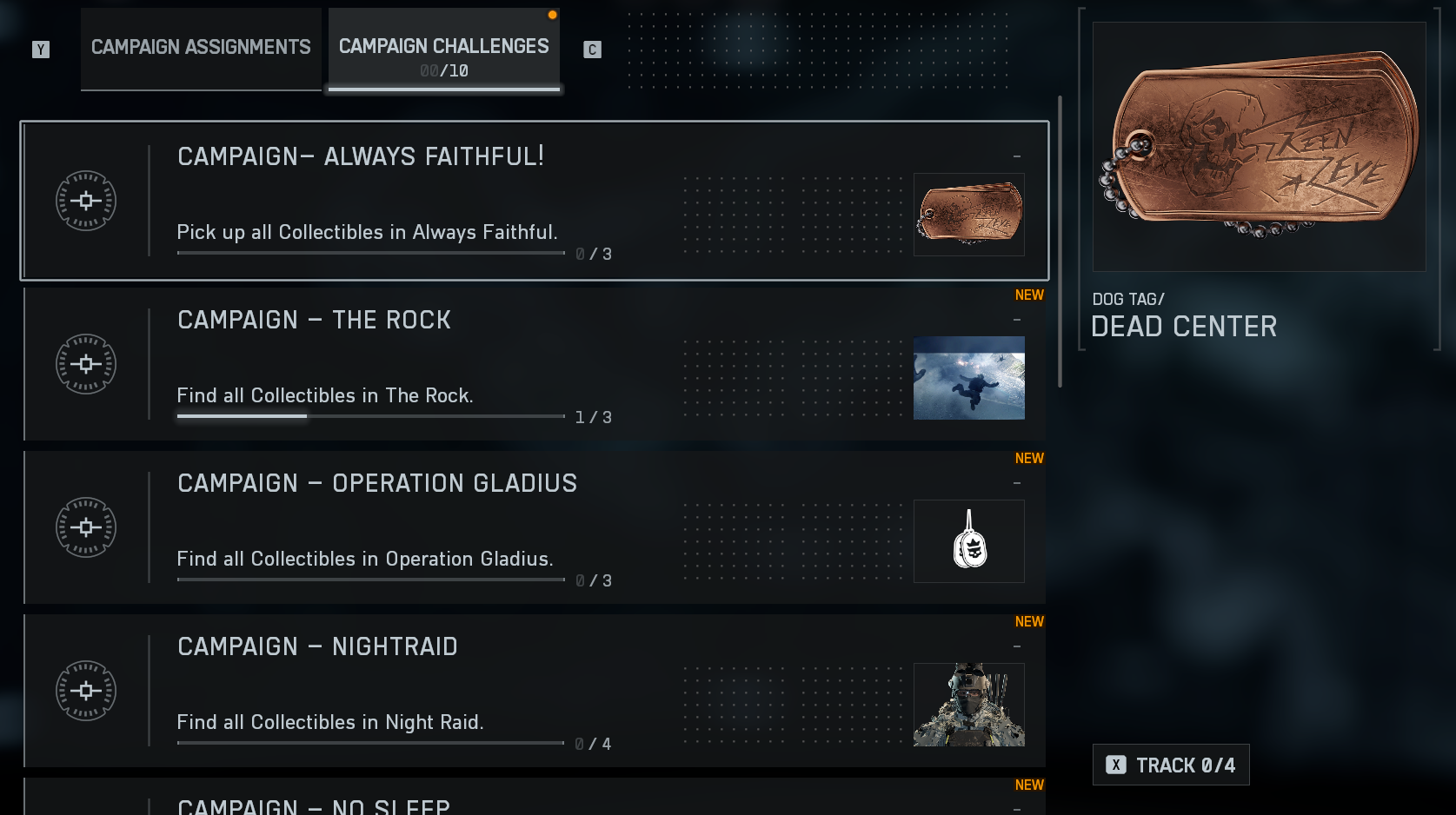Switch to the Campaign Assignments tab

[201, 48]
